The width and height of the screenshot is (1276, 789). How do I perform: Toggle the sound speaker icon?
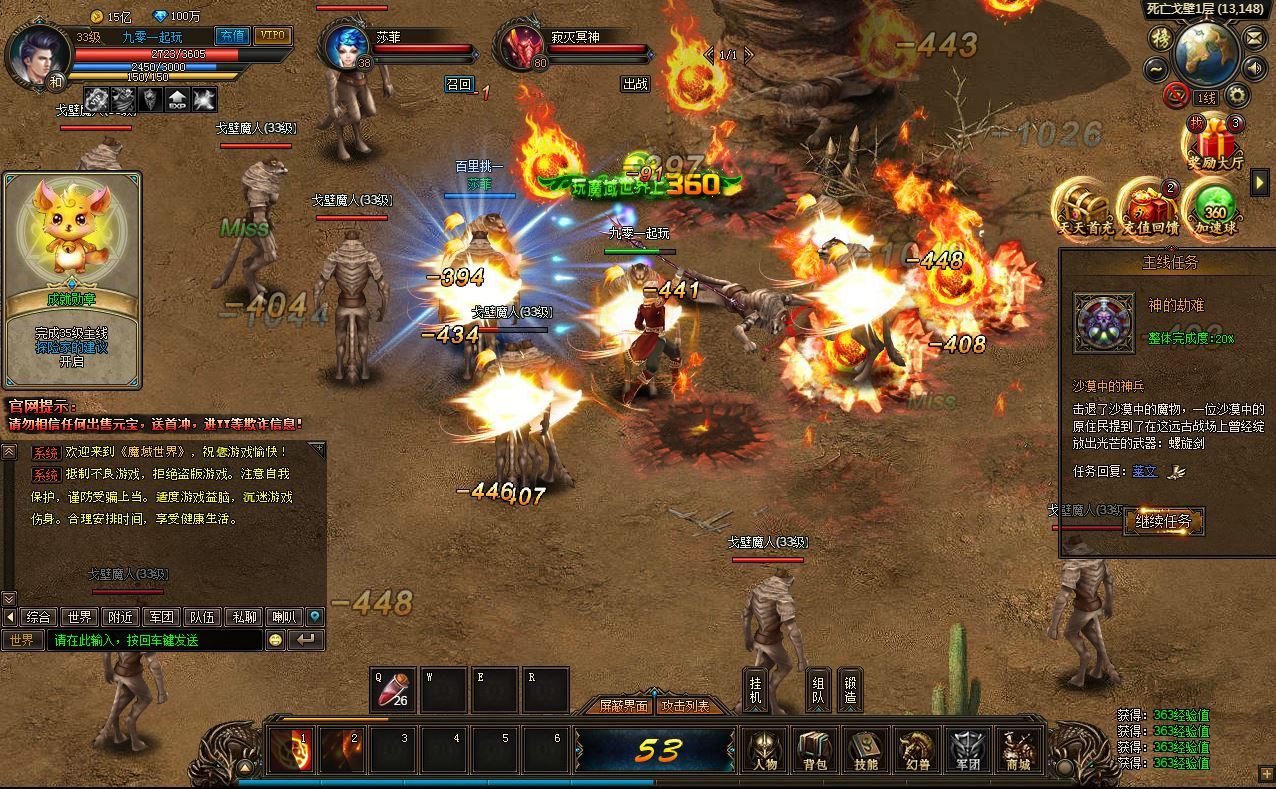(1254, 69)
